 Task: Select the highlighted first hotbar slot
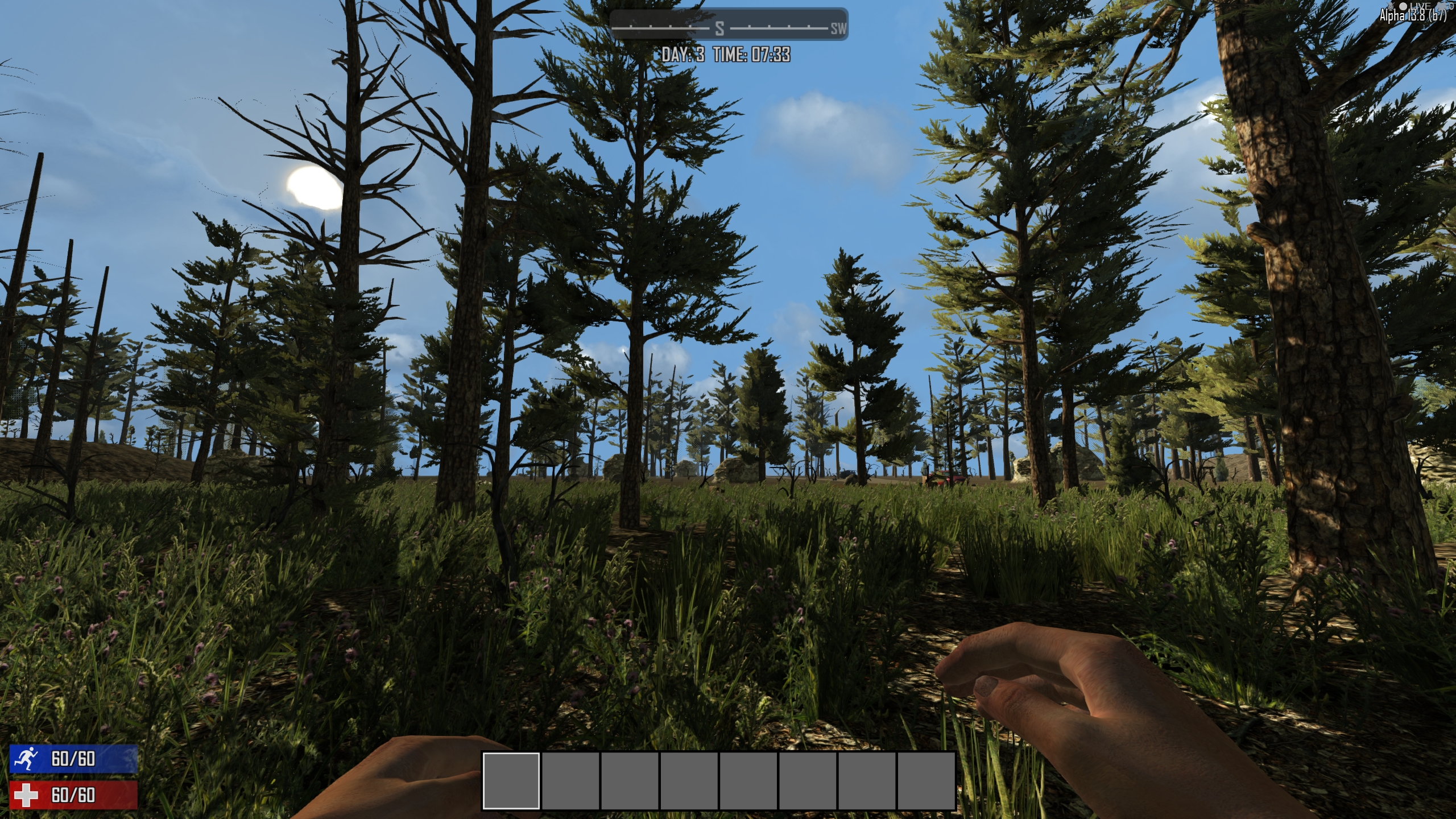coord(511,780)
